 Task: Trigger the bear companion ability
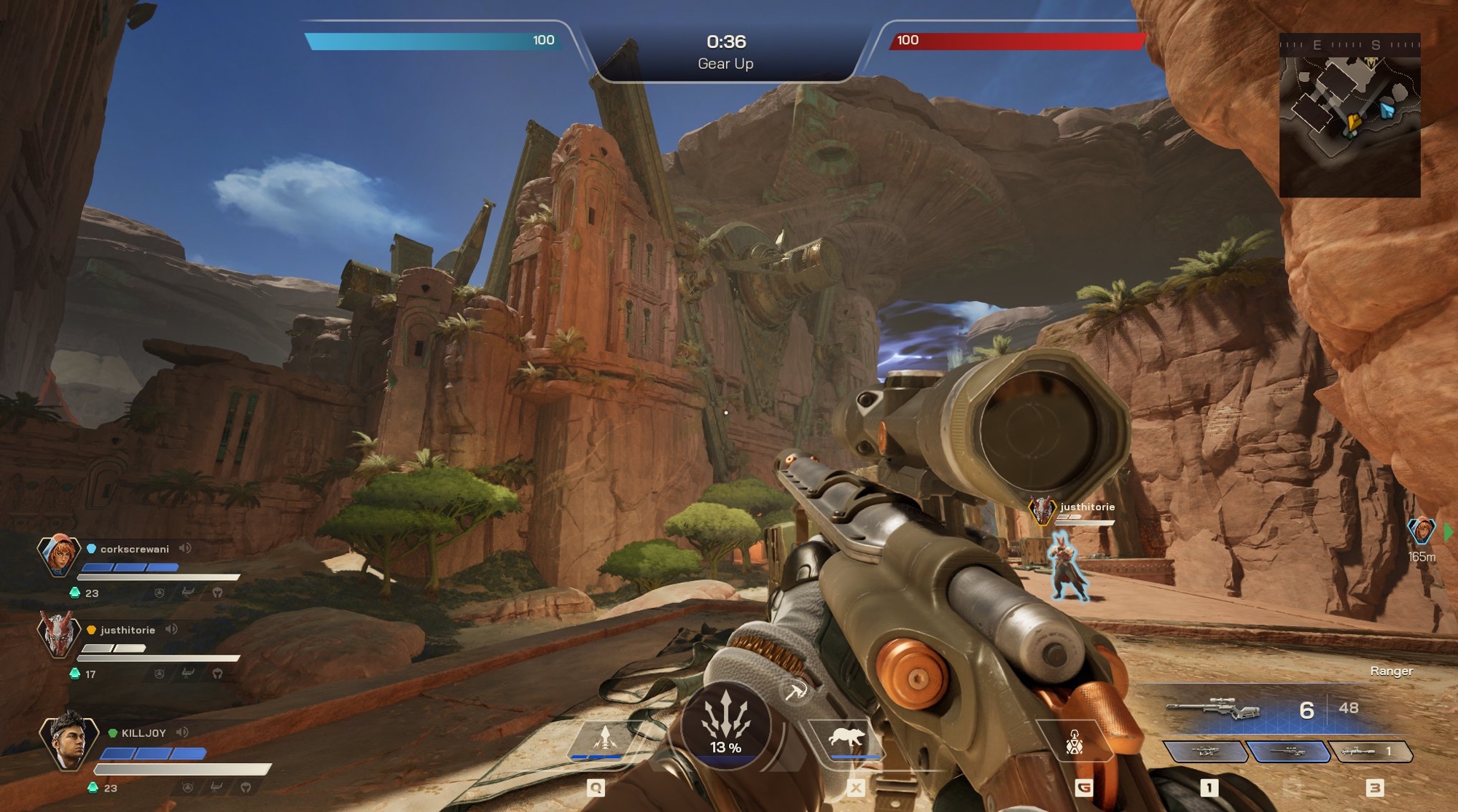click(x=846, y=738)
